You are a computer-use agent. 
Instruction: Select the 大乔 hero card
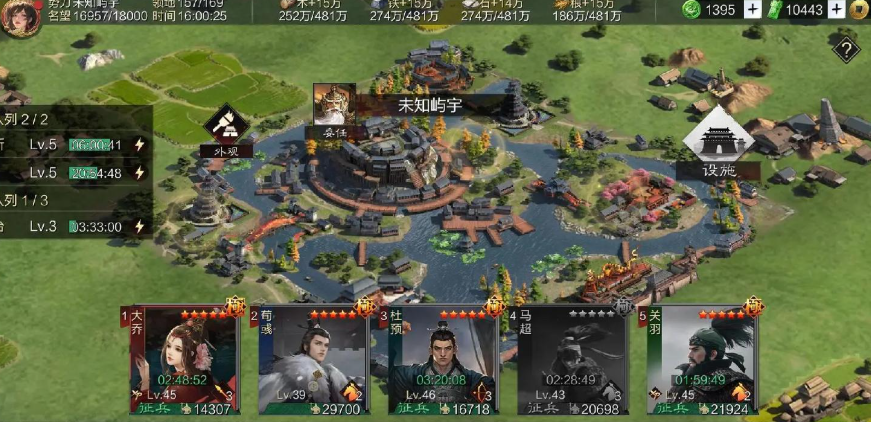[185, 361]
